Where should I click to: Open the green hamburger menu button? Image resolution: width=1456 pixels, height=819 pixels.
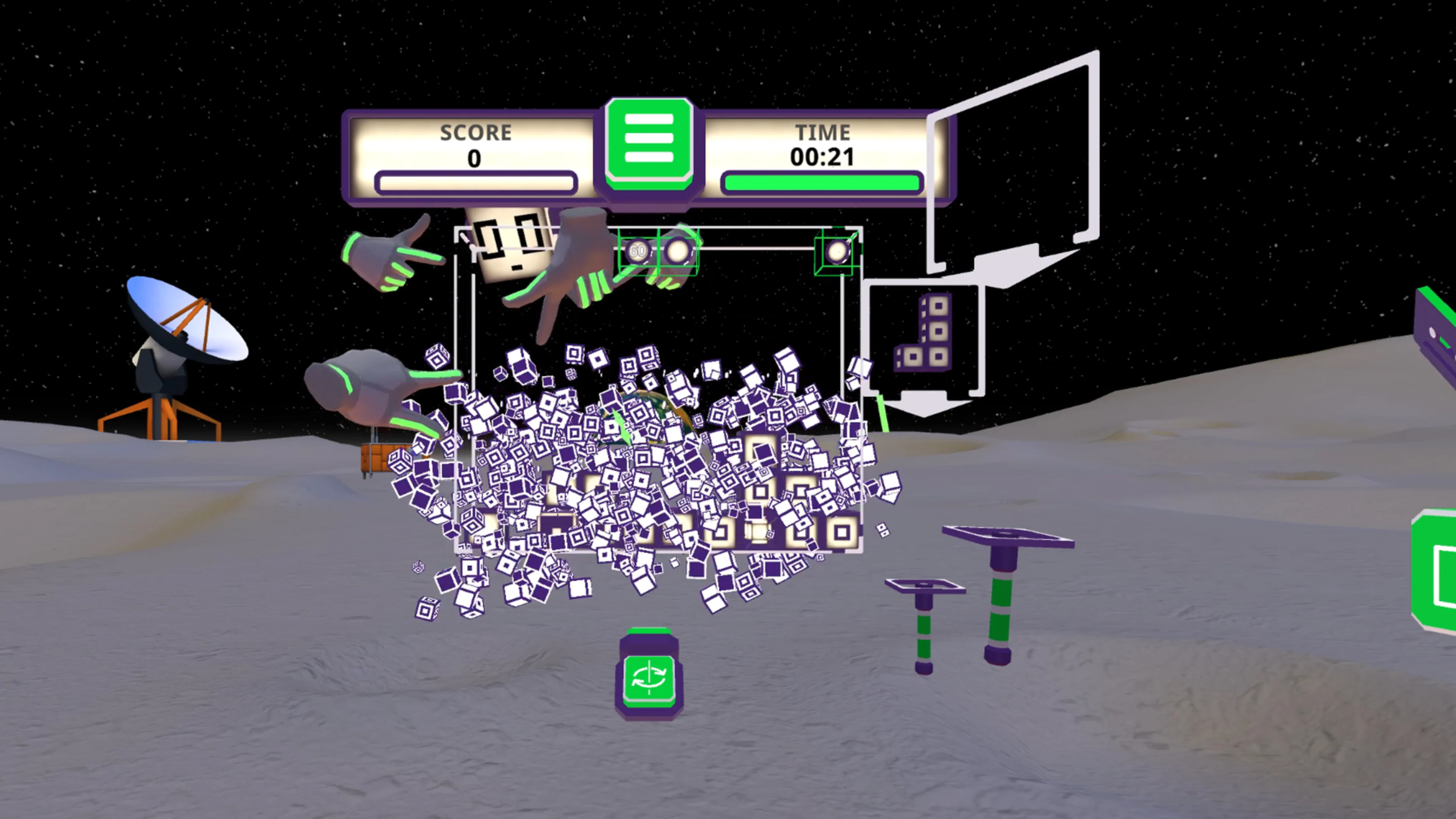click(x=650, y=138)
